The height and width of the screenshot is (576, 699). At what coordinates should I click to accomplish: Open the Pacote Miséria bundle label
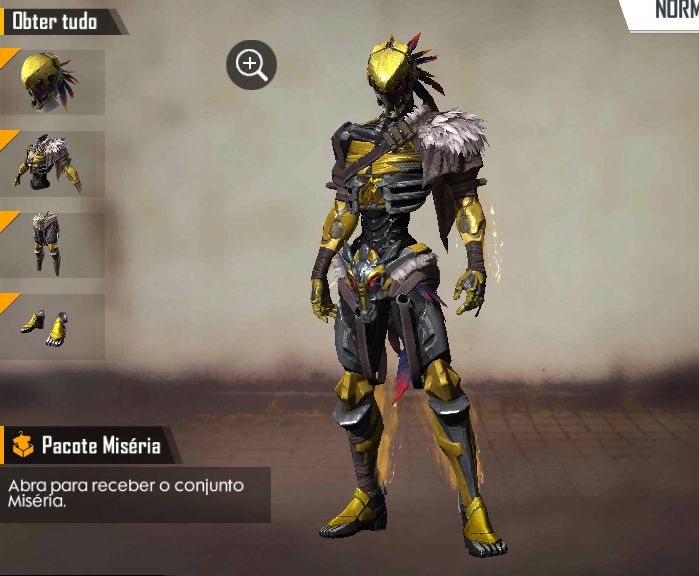pos(90,445)
